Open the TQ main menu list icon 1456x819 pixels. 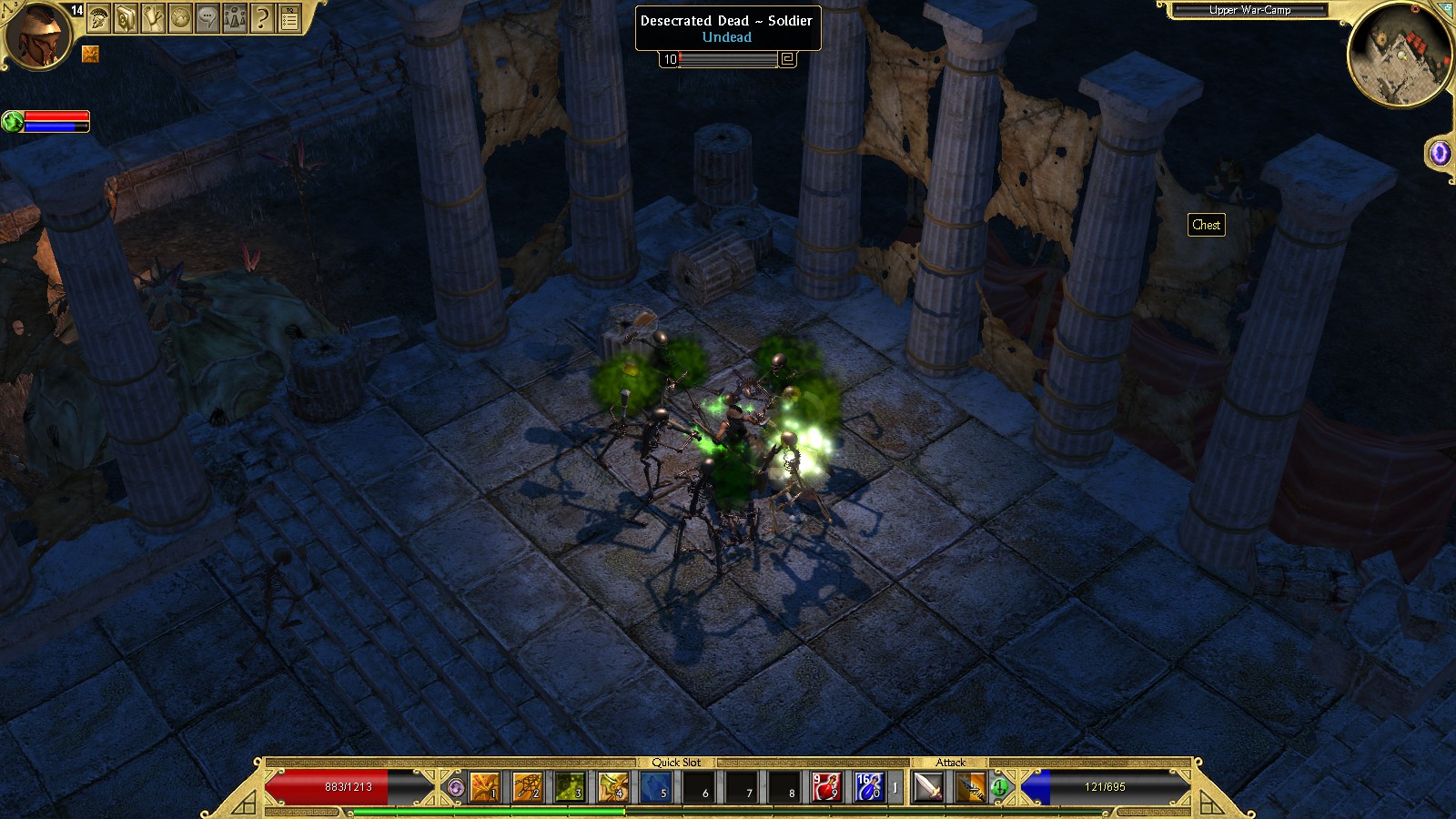(289, 17)
